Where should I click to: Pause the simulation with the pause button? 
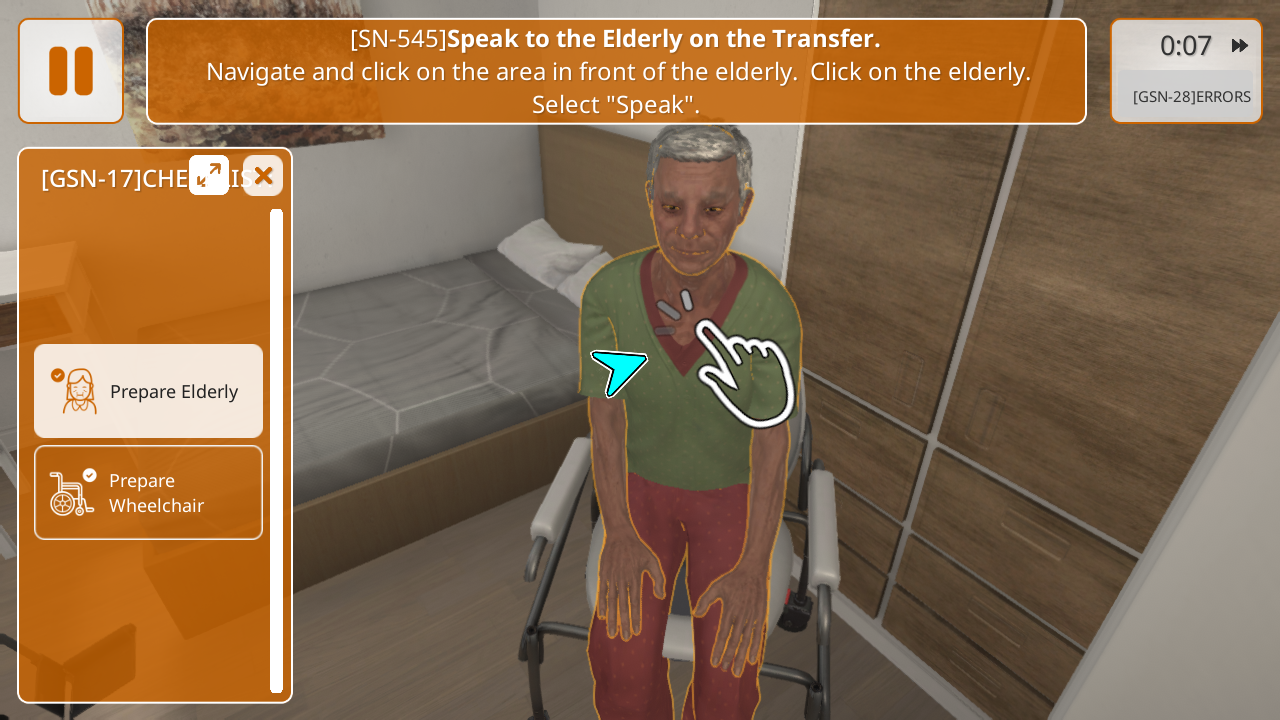[x=71, y=71]
